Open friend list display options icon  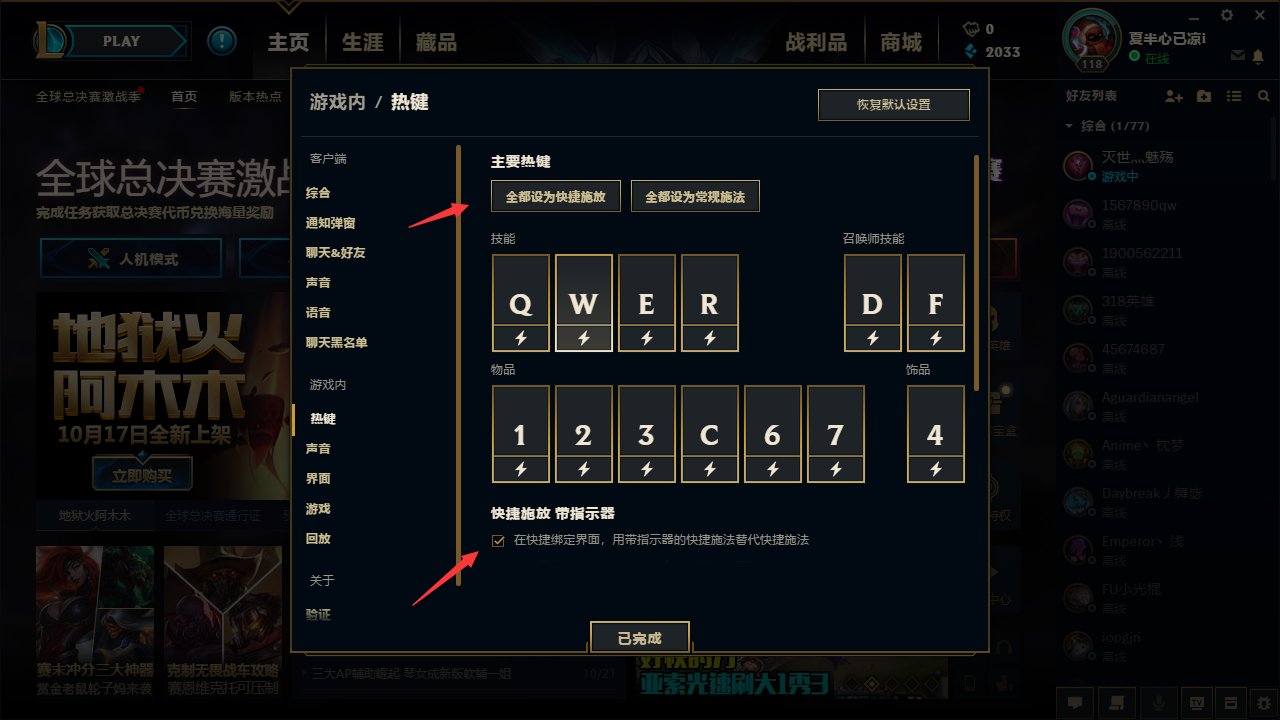coord(1234,96)
